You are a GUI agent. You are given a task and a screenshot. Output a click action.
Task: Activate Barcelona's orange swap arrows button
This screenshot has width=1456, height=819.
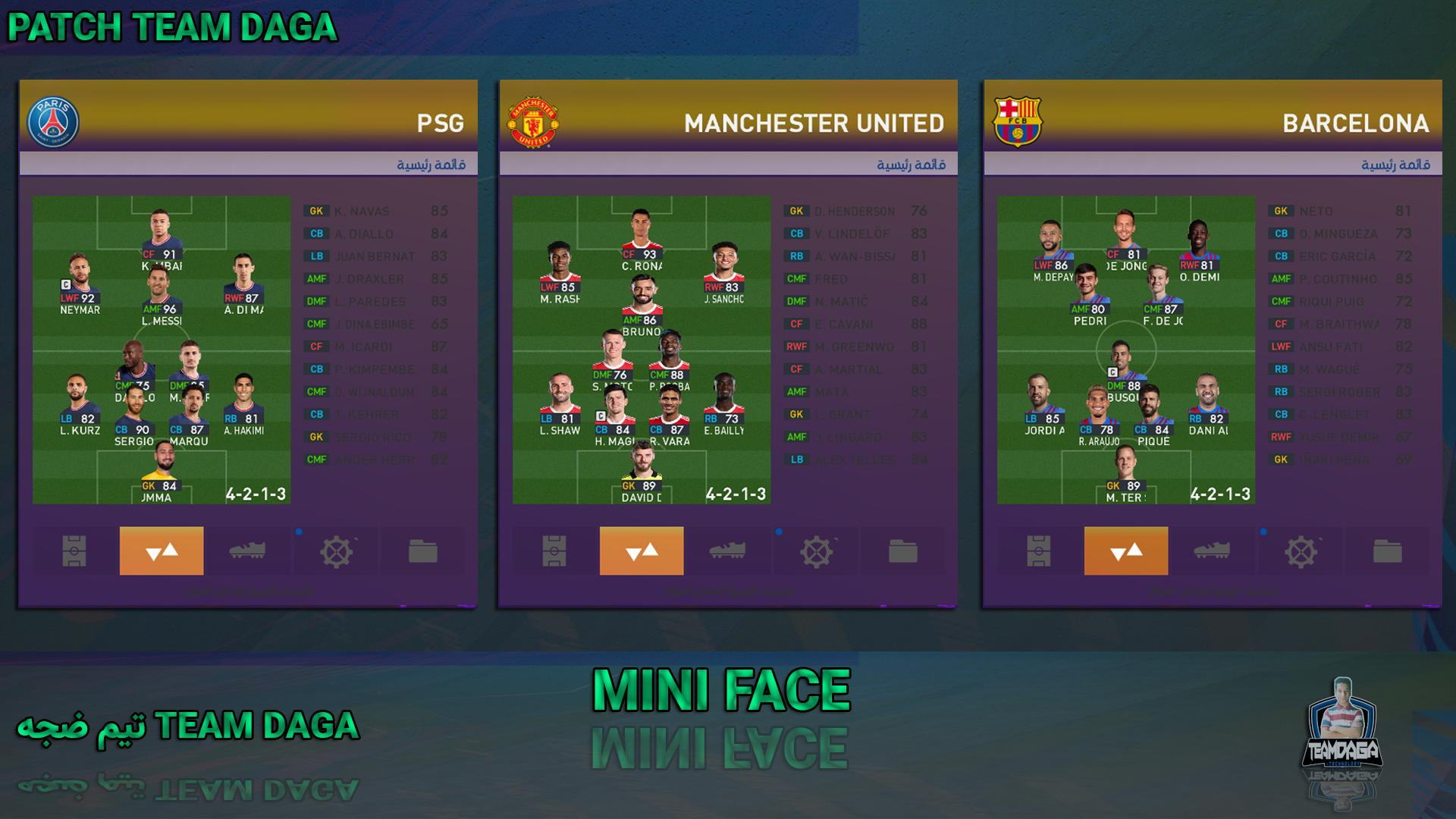[x=1126, y=551]
